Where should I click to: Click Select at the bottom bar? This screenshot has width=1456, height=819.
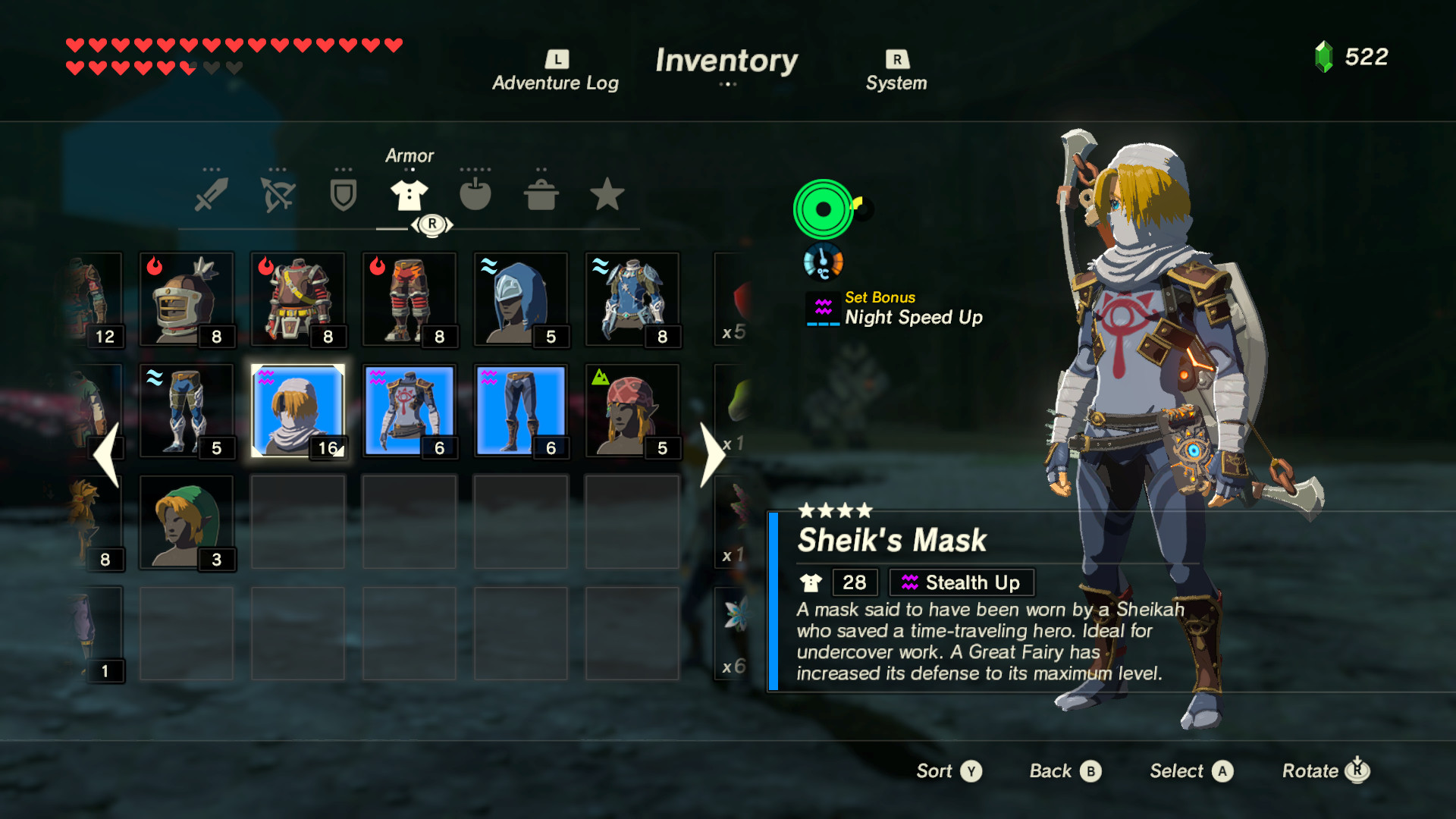click(x=1189, y=770)
